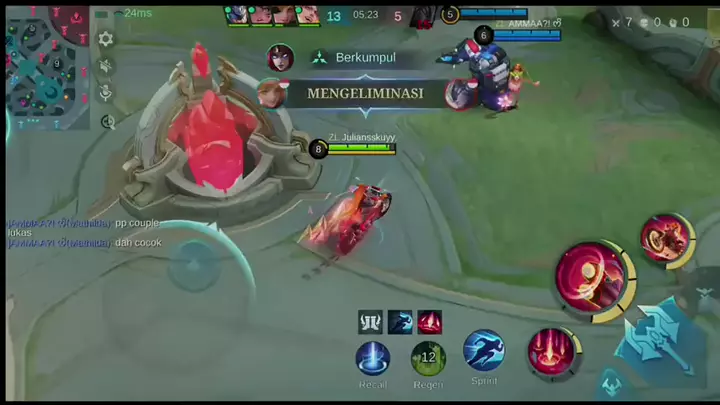720x405 pixels.
Task: Use the motorcycle ultimate skill
Action: pos(664,240)
